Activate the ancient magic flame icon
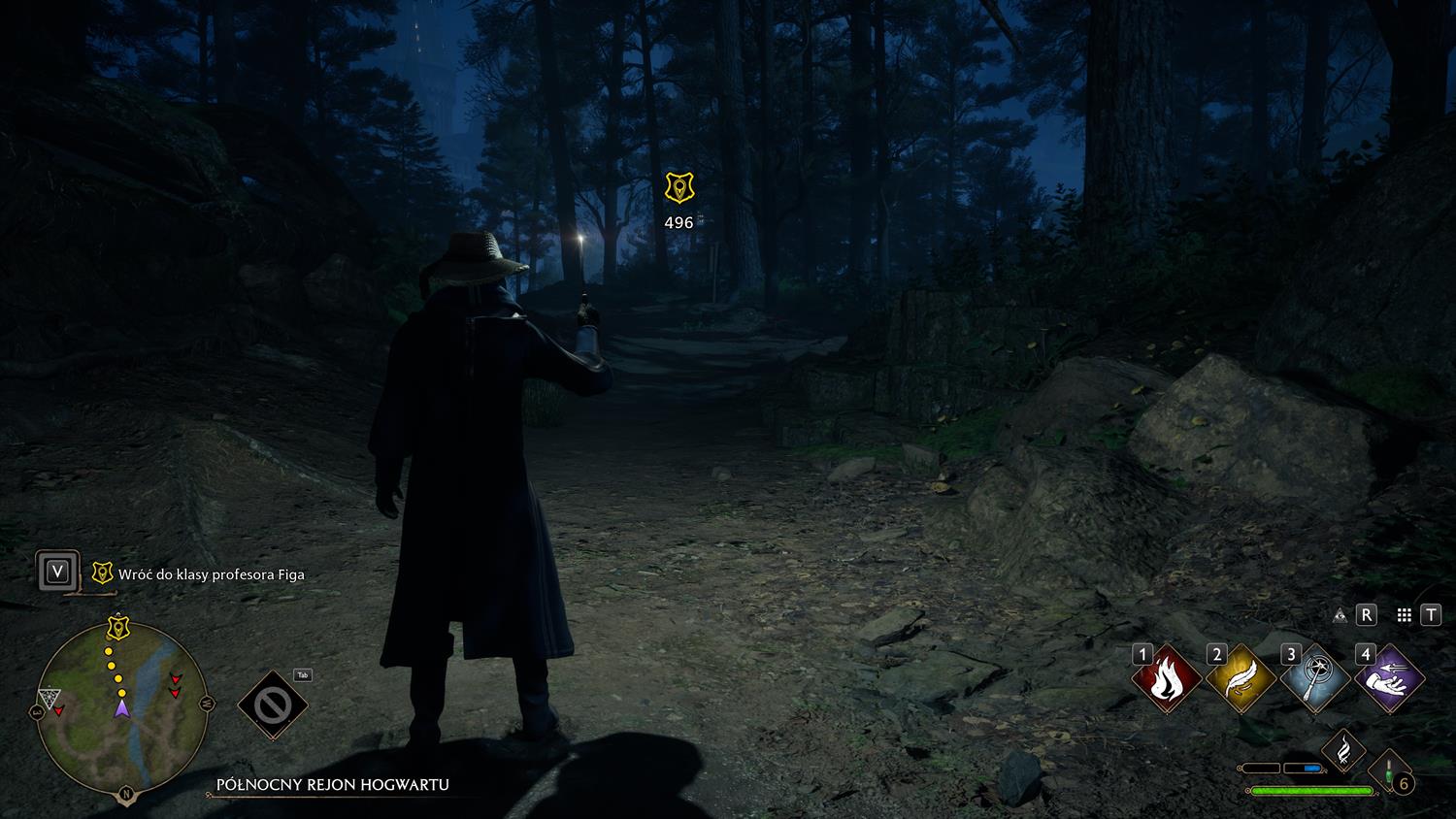The height and width of the screenshot is (819, 1456). [1343, 750]
